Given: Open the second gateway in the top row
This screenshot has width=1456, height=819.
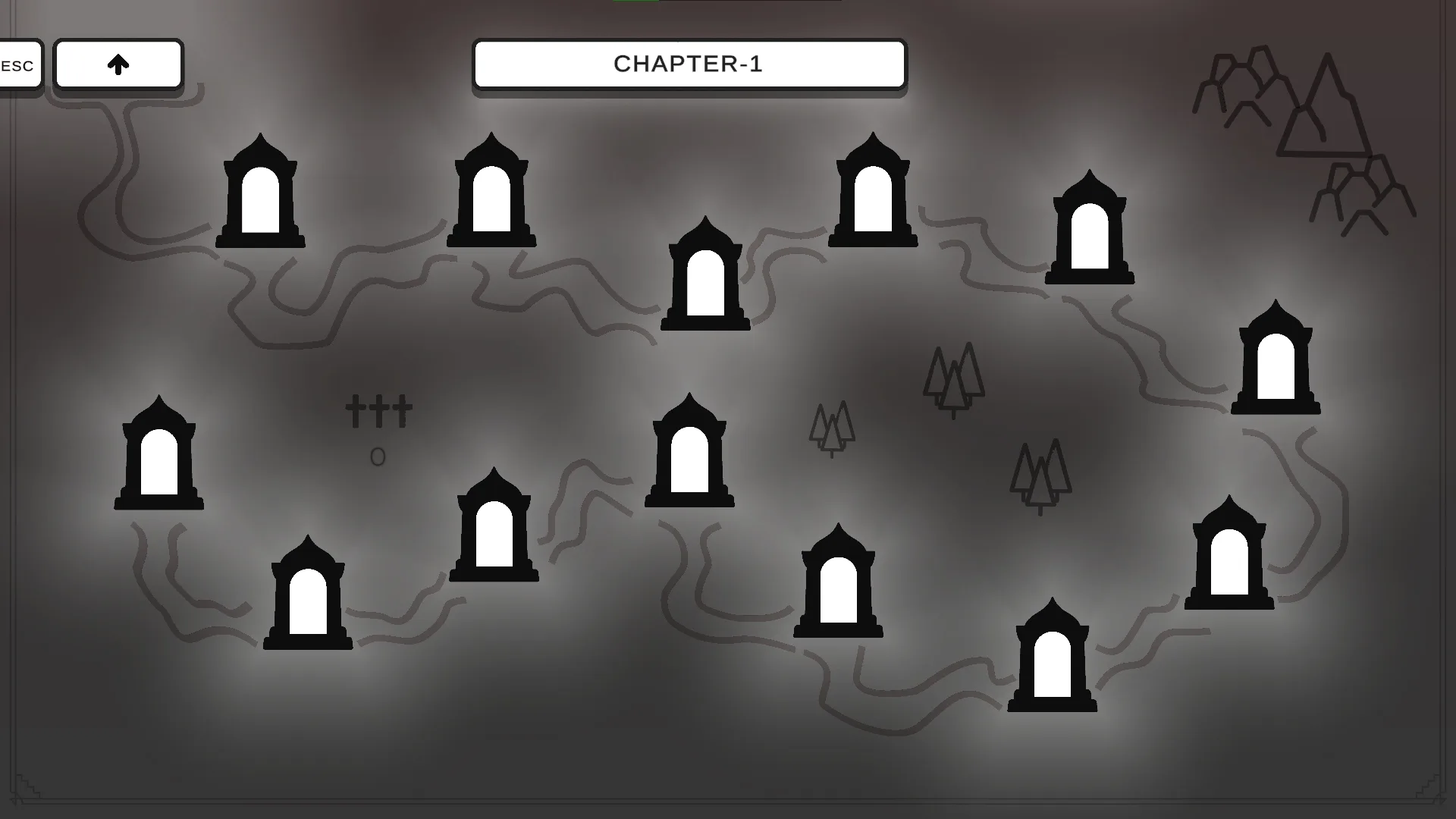Looking at the screenshot, I should click(x=491, y=190).
